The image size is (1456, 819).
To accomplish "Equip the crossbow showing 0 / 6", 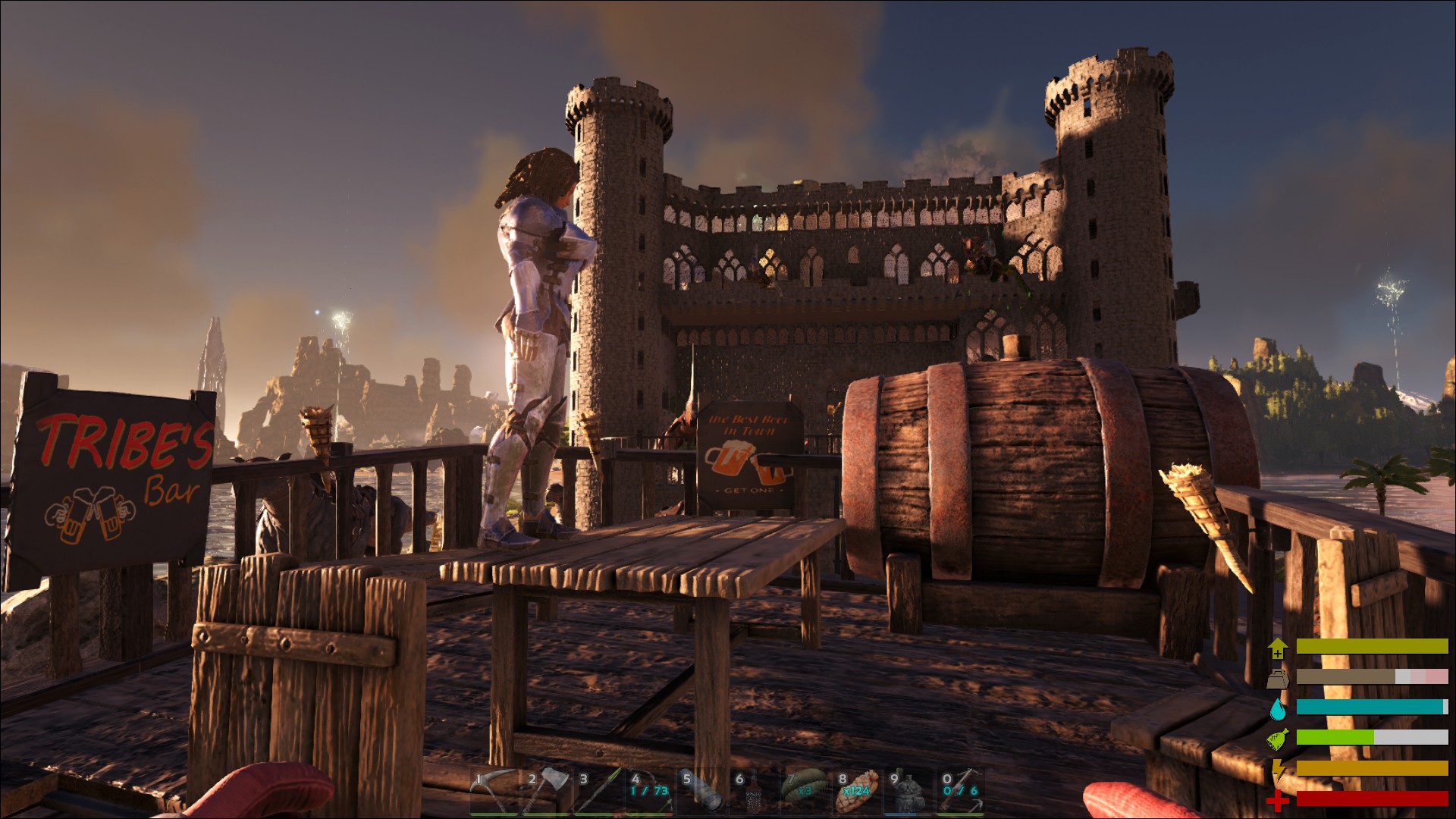I will pyautogui.click(x=961, y=792).
